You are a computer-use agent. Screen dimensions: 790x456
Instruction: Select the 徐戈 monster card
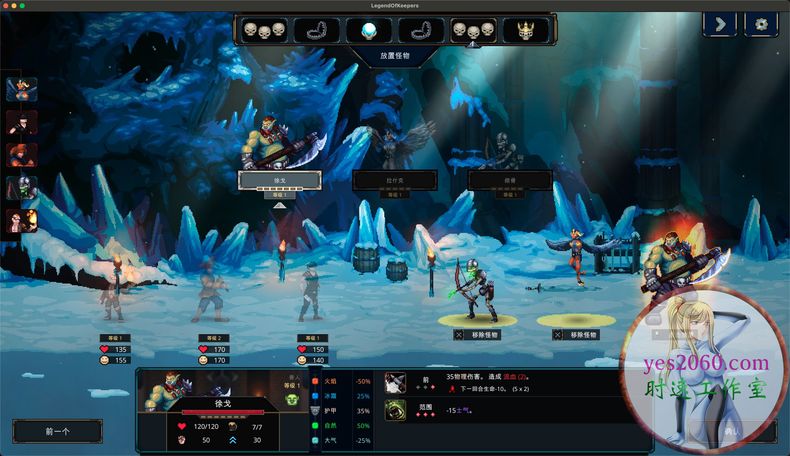click(x=279, y=180)
